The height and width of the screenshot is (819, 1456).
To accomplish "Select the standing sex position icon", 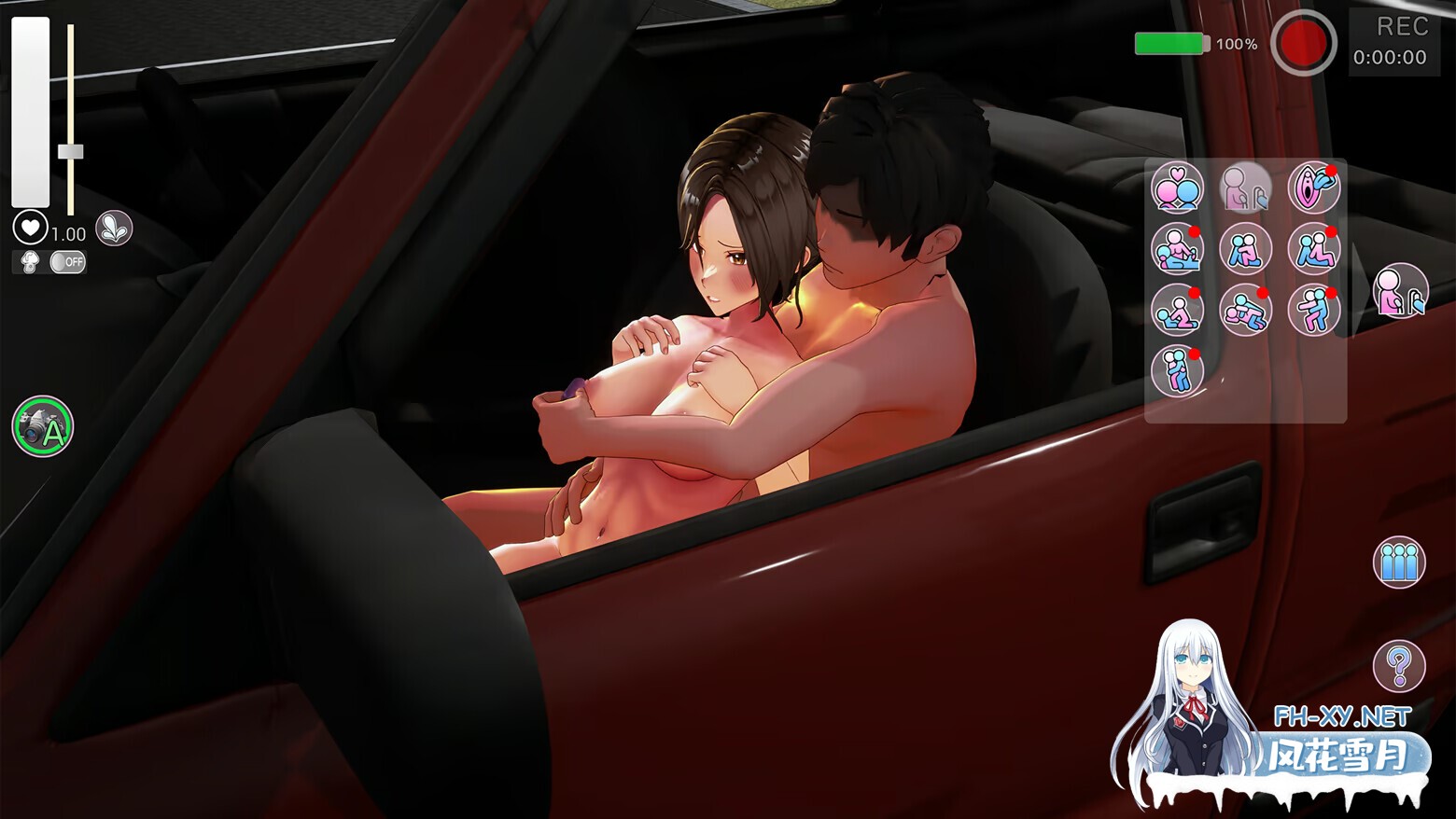I will pos(1312,310).
